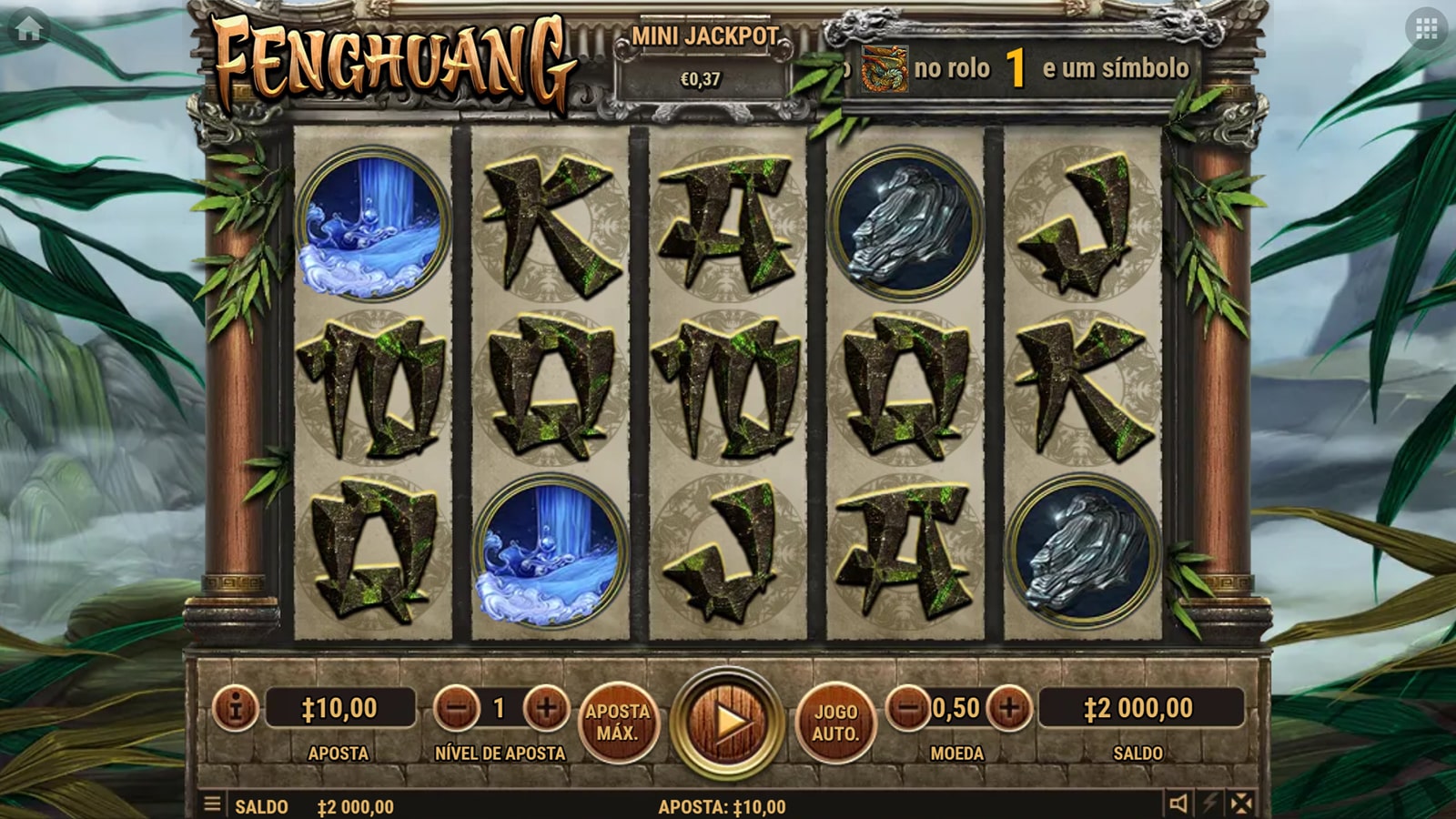Increase the bet level (Nível de Aposta)
Viewport: 1456px width, 819px height.
[x=546, y=708]
